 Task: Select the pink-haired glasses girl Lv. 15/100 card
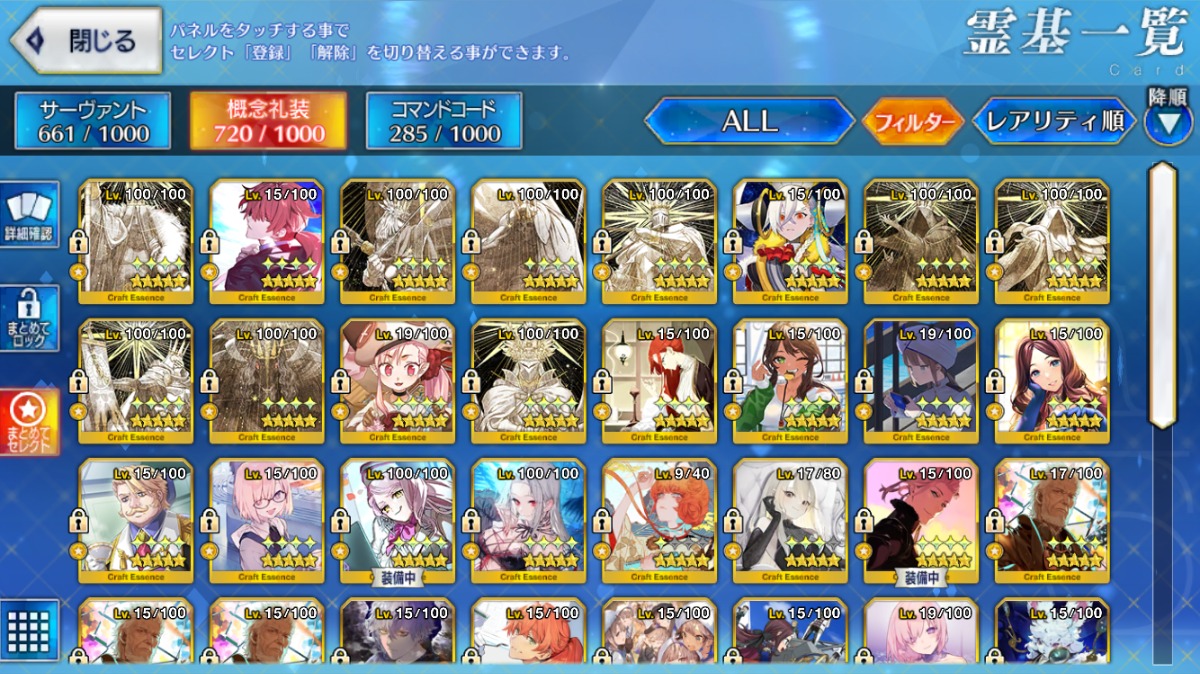point(267,520)
